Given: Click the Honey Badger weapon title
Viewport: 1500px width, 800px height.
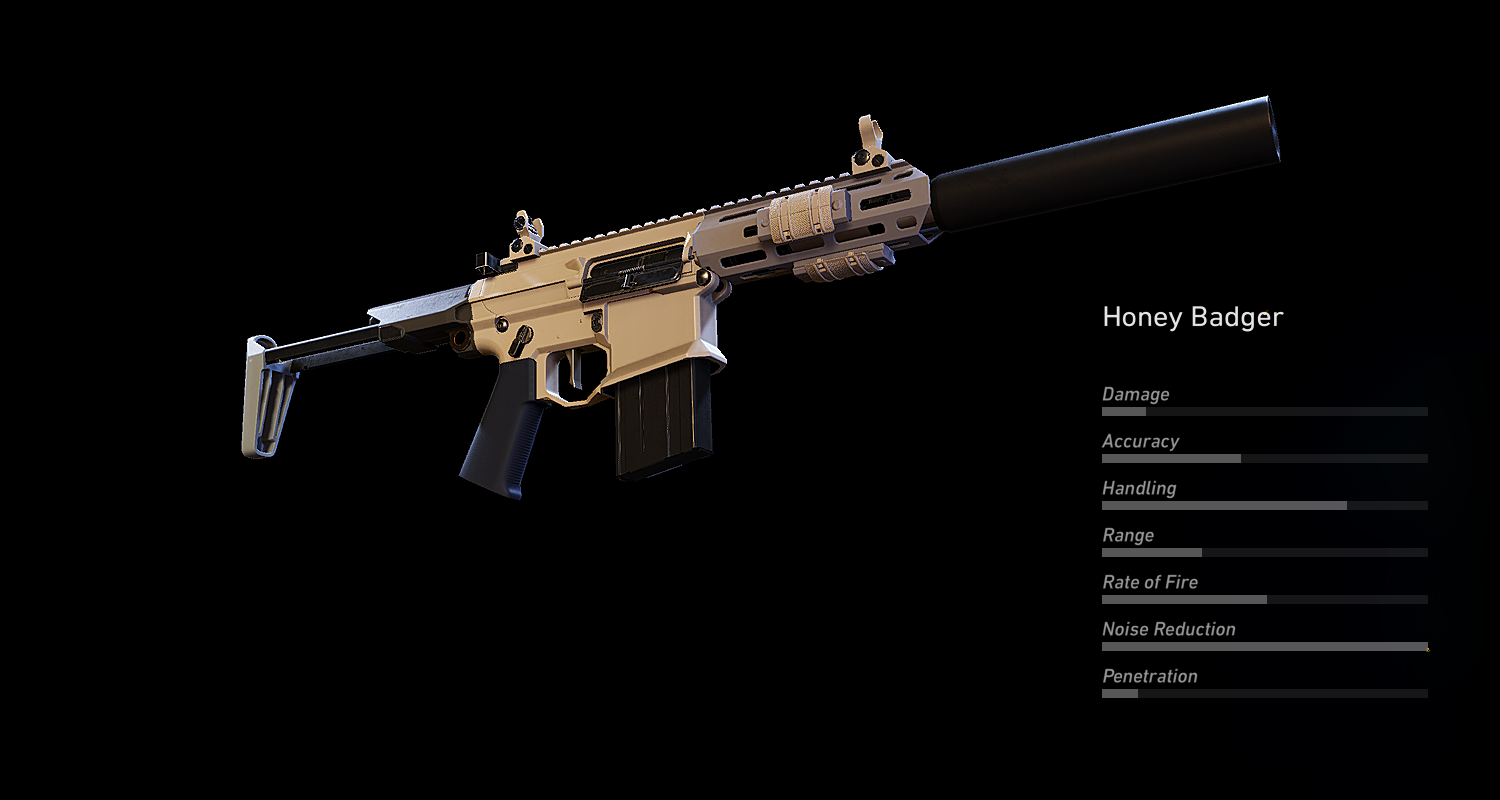Looking at the screenshot, I should 1192,317.
